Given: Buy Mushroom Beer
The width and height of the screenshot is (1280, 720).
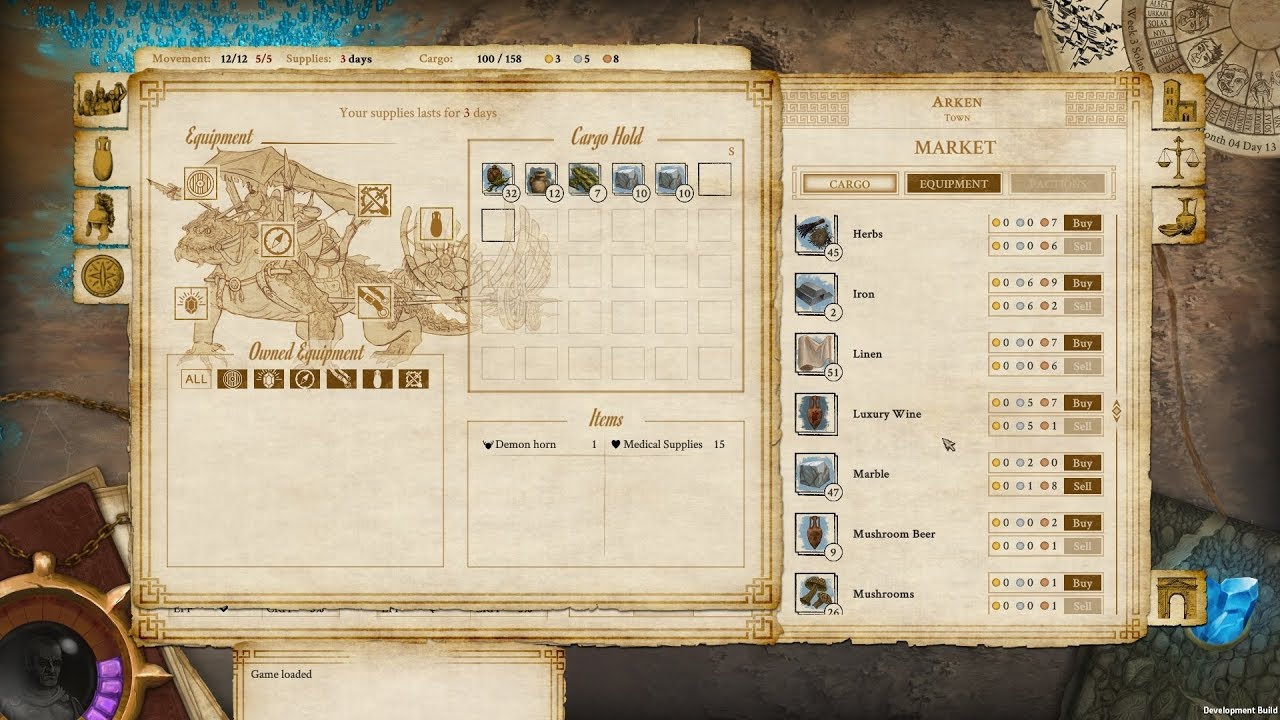Looking at the screenshot, I should (x=1082, y=523).
